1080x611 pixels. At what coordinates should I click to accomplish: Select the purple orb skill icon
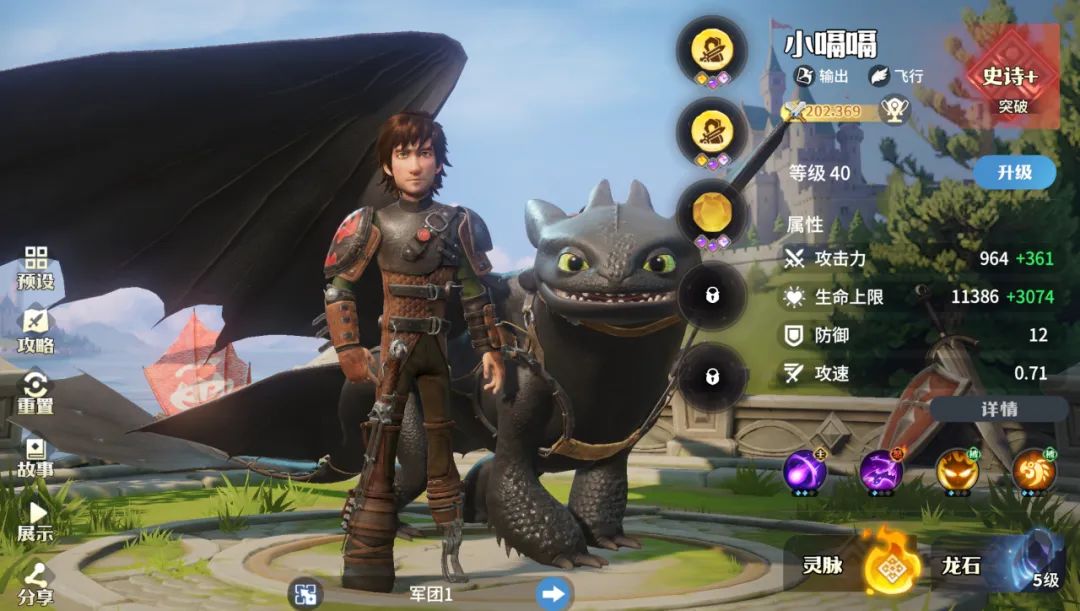804,471
